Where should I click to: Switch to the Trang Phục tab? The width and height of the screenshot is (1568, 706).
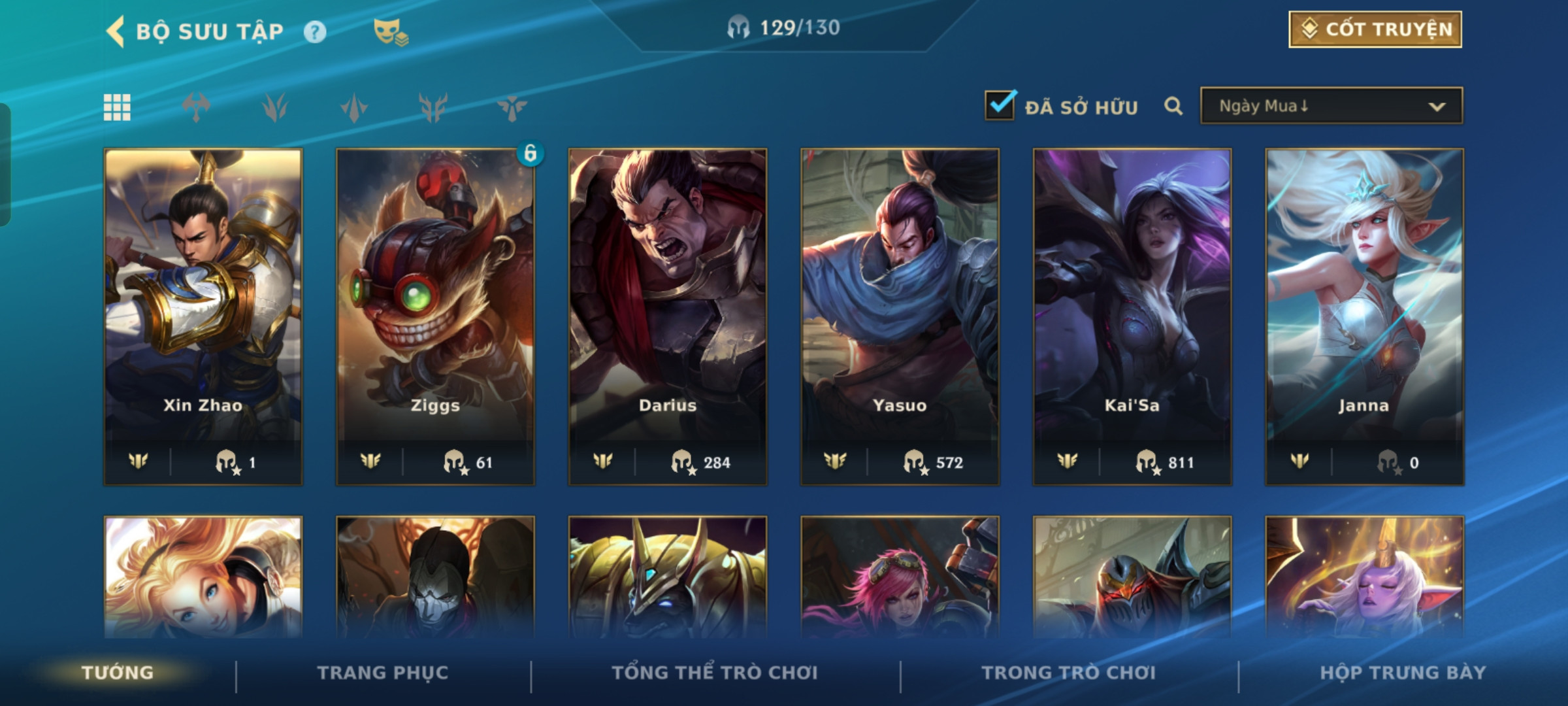tap(383, 673)
